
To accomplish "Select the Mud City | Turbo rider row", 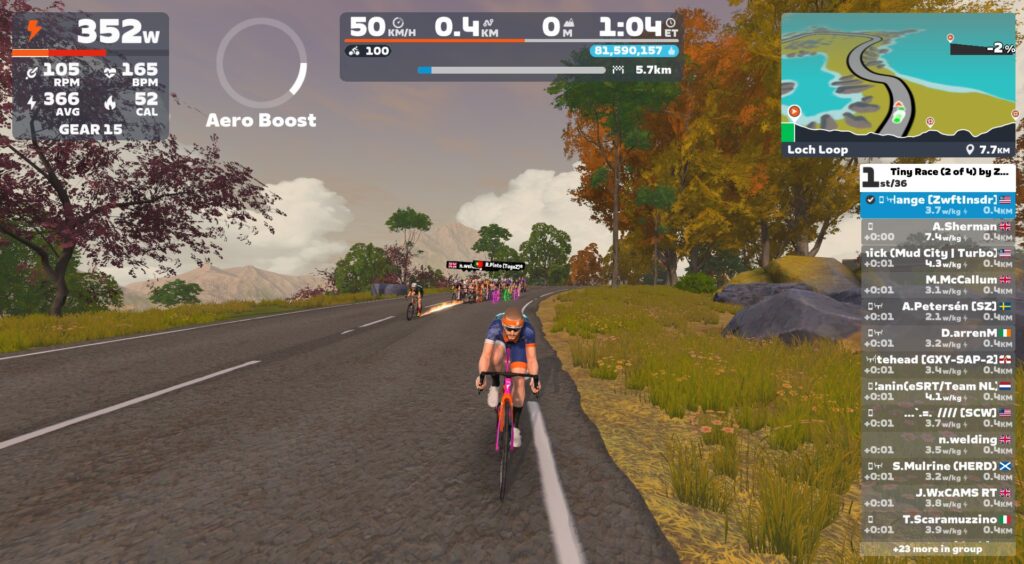I will click(x=938, y=258).
